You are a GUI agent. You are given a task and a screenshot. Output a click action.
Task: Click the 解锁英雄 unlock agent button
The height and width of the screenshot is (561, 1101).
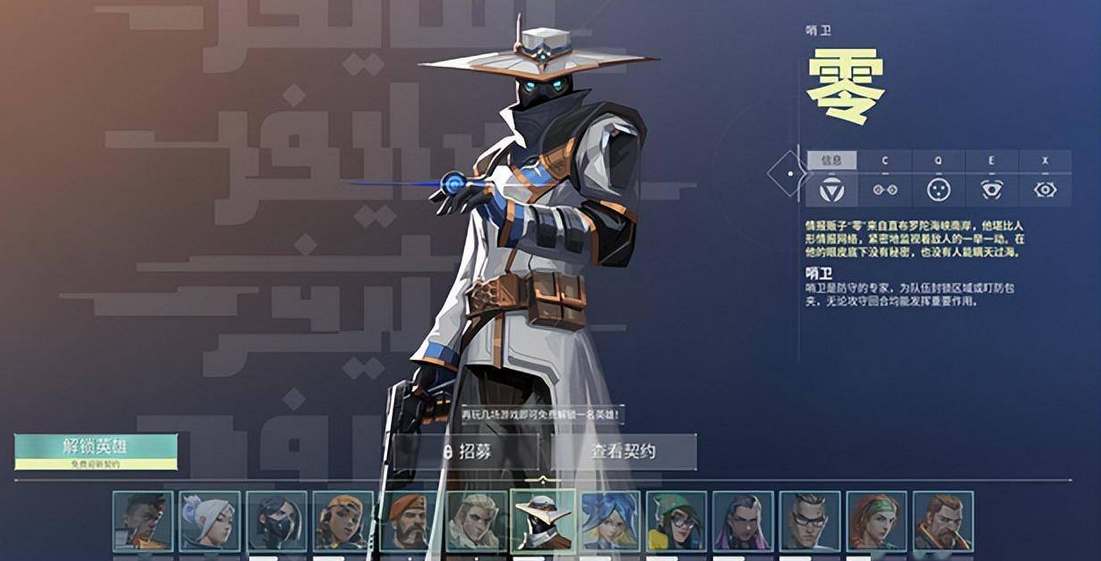[96, 450]
